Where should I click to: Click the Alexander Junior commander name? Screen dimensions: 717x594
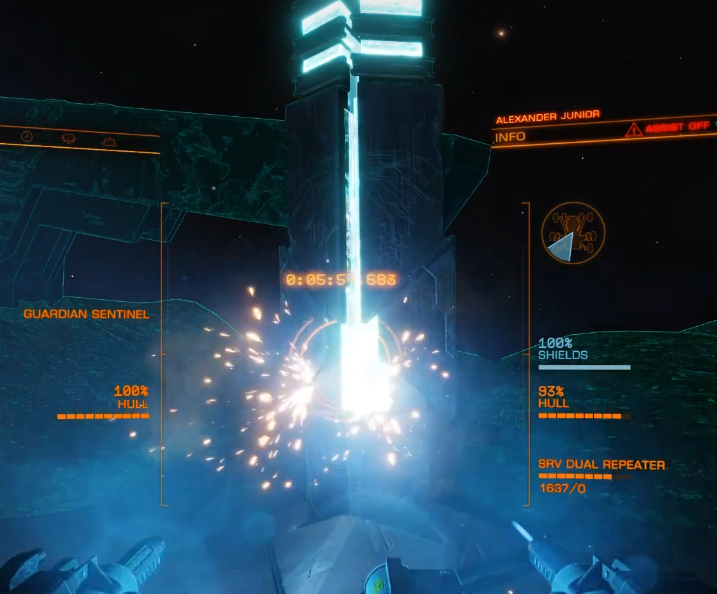[x=547, y=116]
